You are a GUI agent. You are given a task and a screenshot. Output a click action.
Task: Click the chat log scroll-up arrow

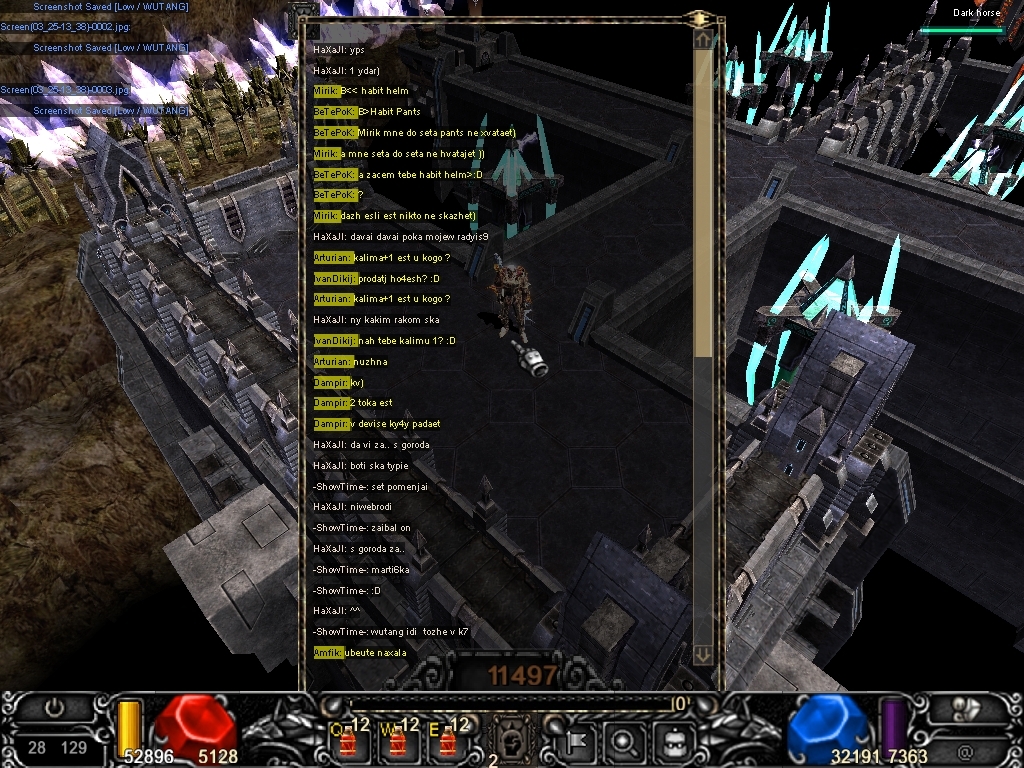coord(704,40)
